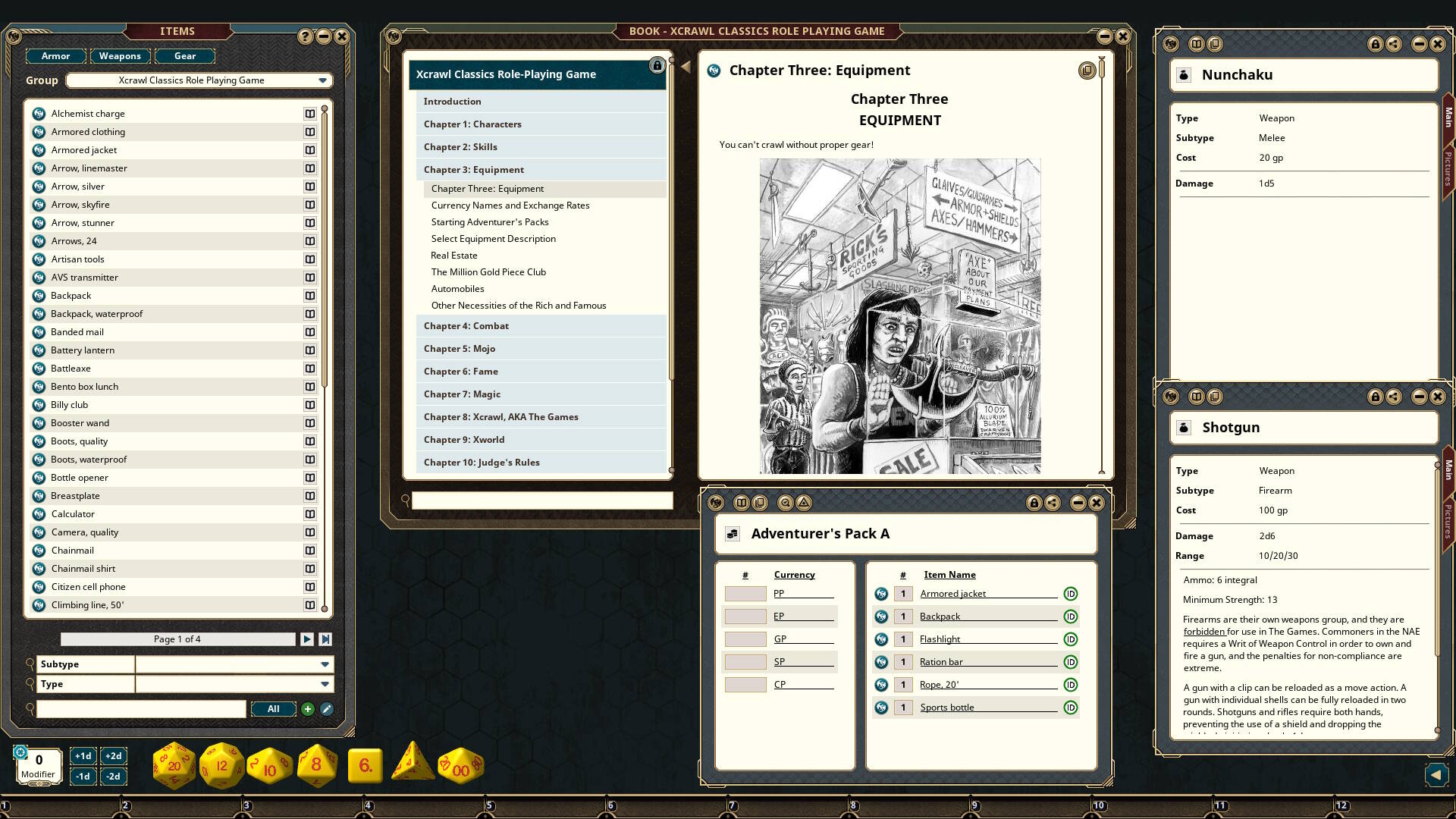Click the share icon on the Shotgun window
This screenshot has width=1456, height=819.
[1395, 396]
